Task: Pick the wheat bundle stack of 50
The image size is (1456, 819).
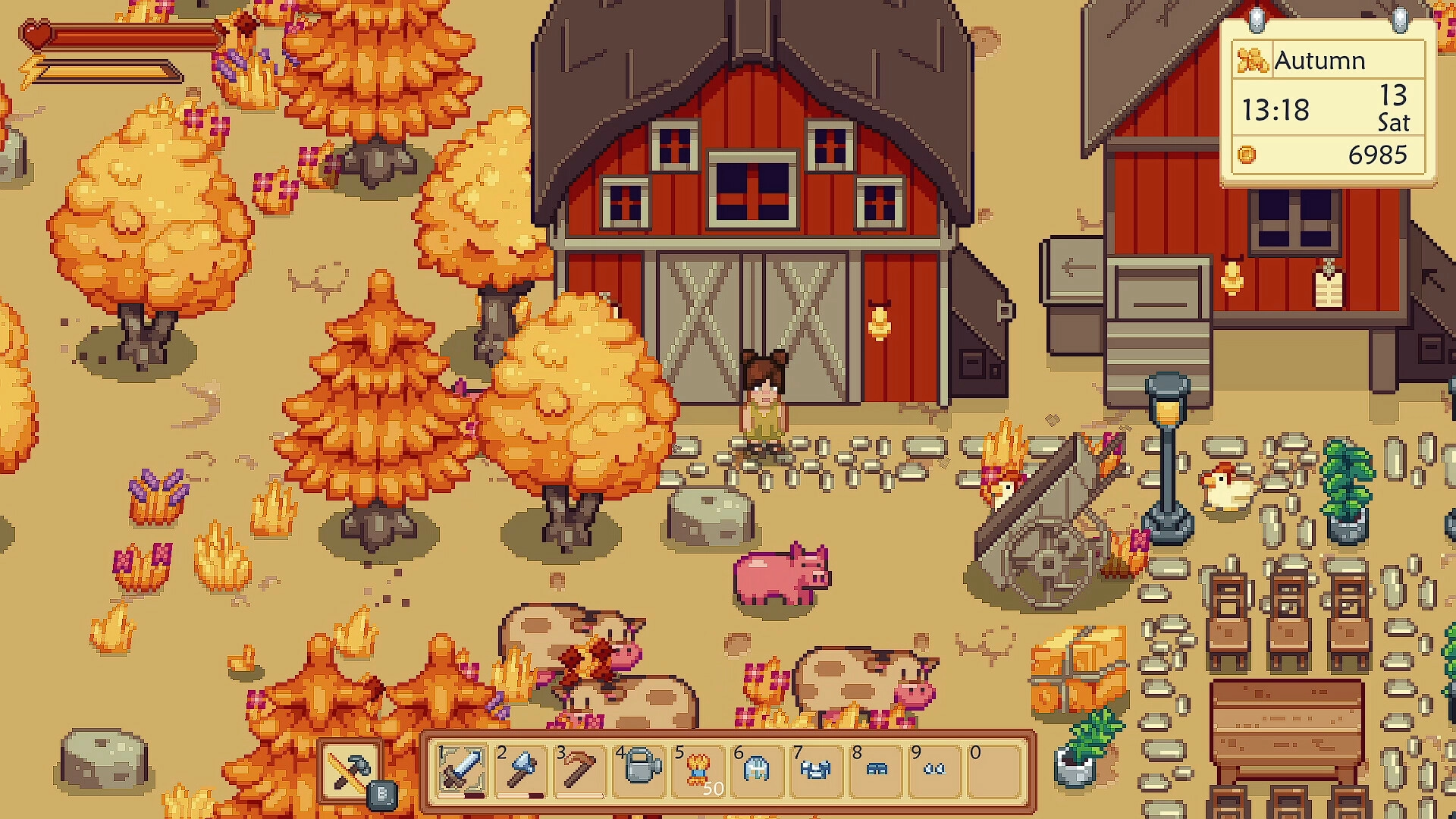Action: [x=698, y=770]
